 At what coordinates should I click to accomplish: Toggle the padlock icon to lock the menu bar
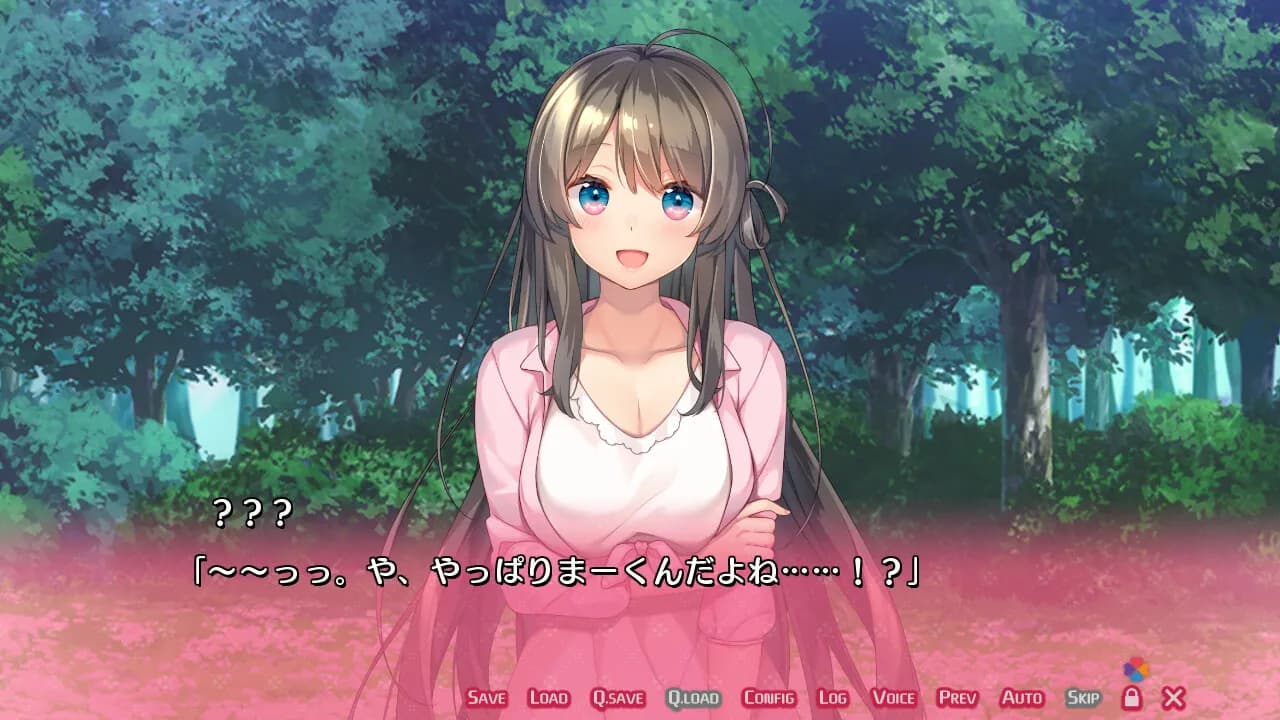point(1133,698)
